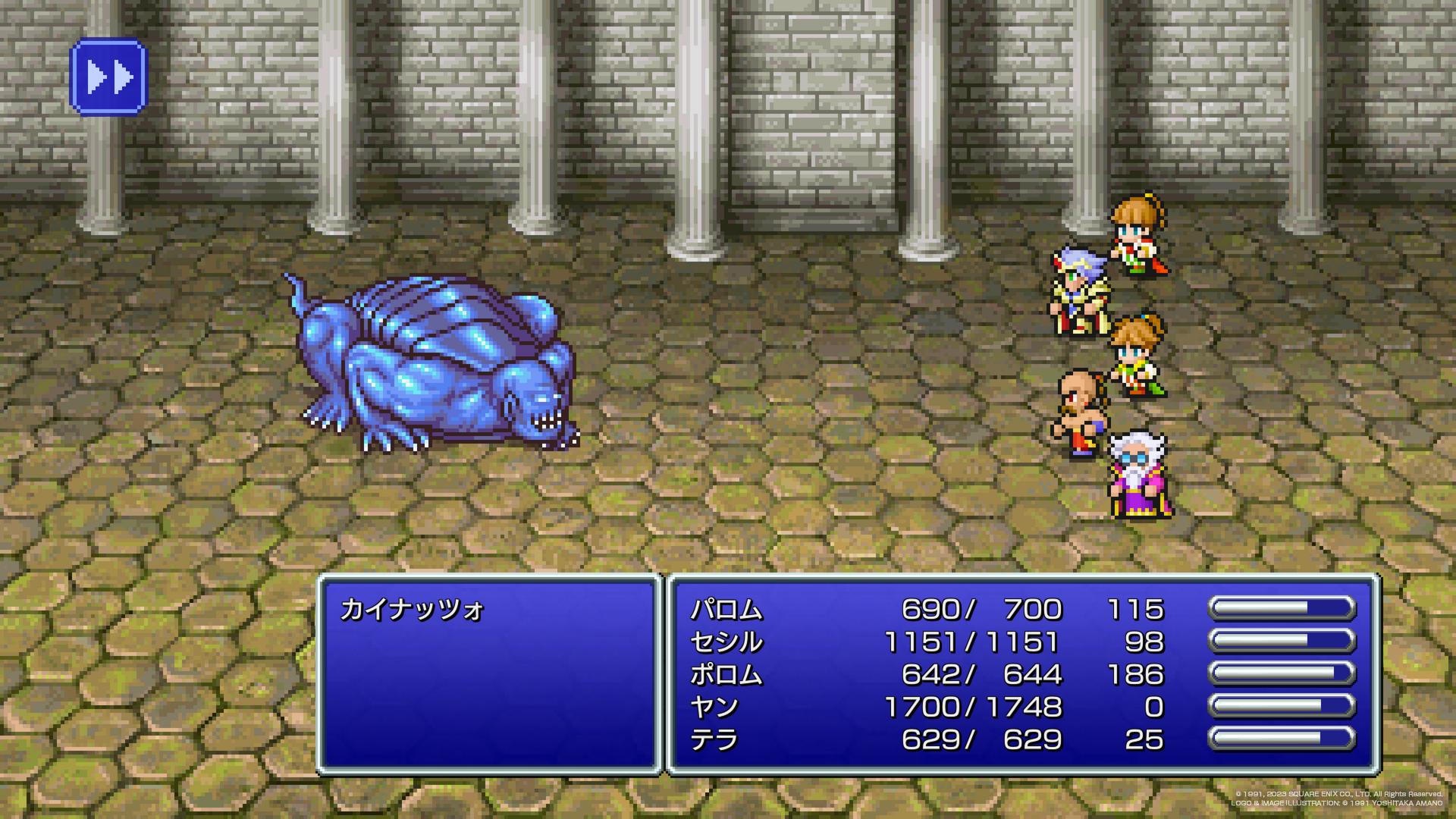1456x819 pixels.
Task: Choose party member パロム row
Action: pos(726,610)
